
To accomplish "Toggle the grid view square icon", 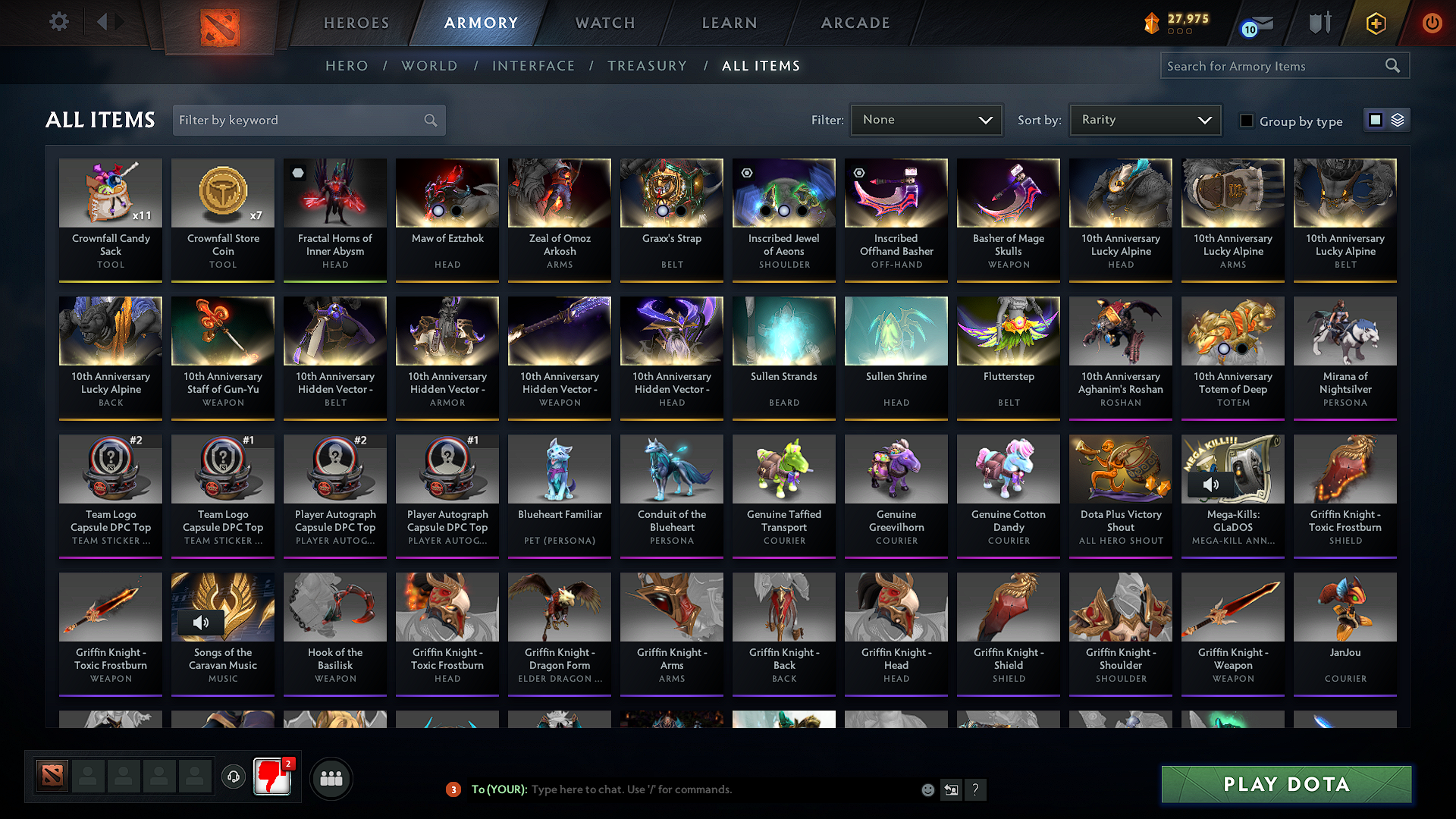I will click(1374, 120).
